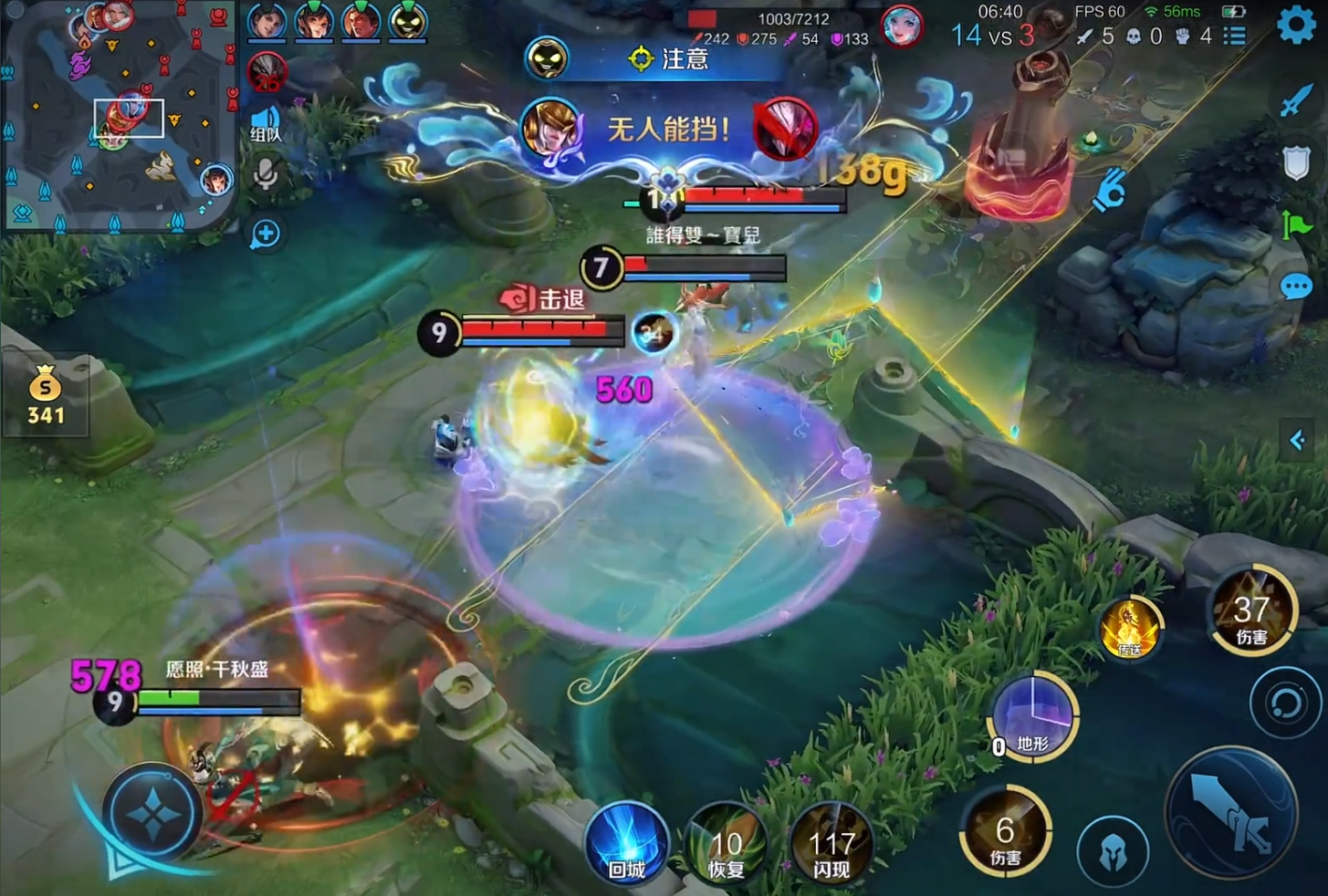Tap the helmet target-hero button
Screen dimensions: 1328x896
point(1112,852)
